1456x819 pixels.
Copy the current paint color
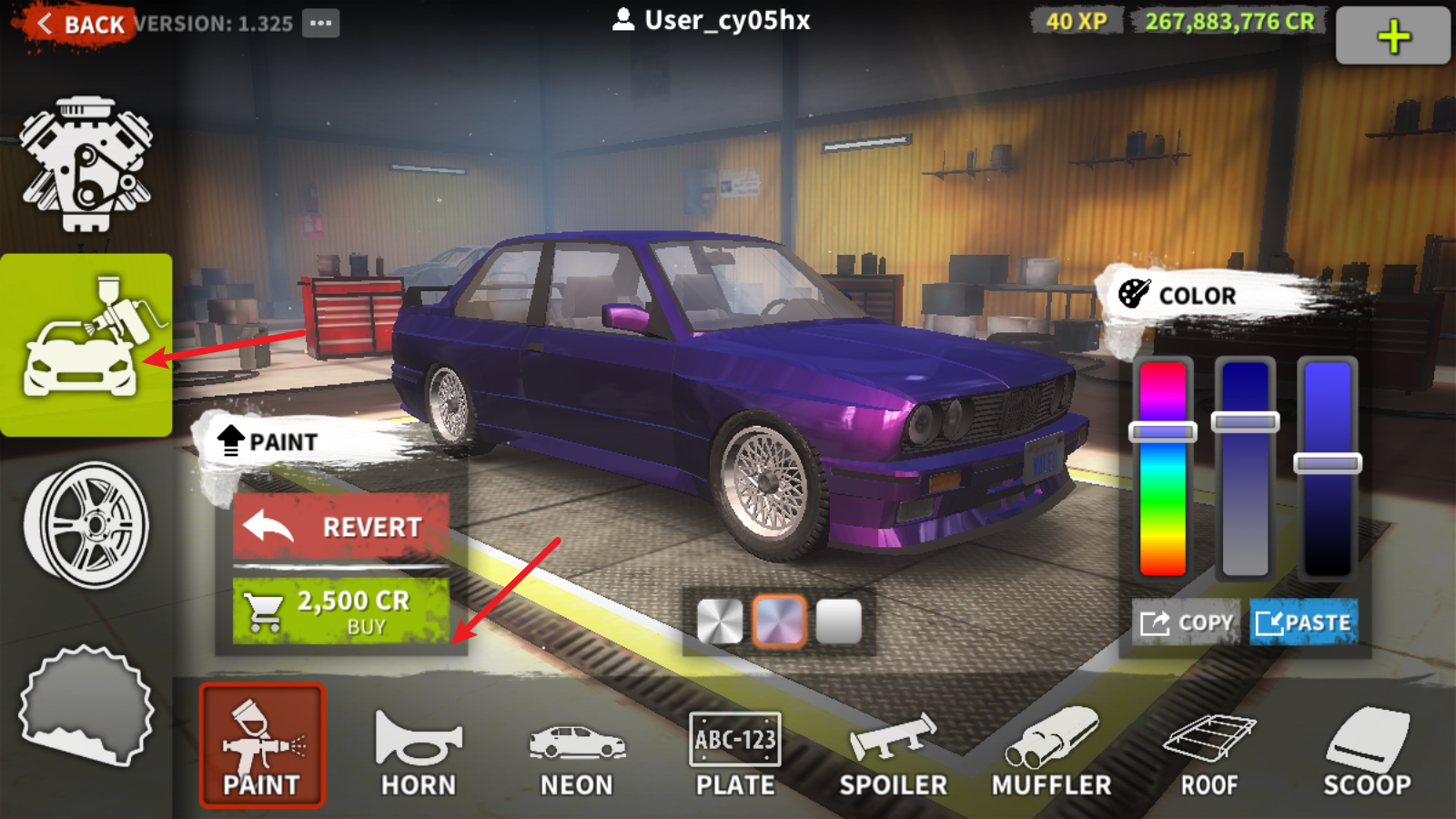pyautogui.click(x=1188, y=623)
